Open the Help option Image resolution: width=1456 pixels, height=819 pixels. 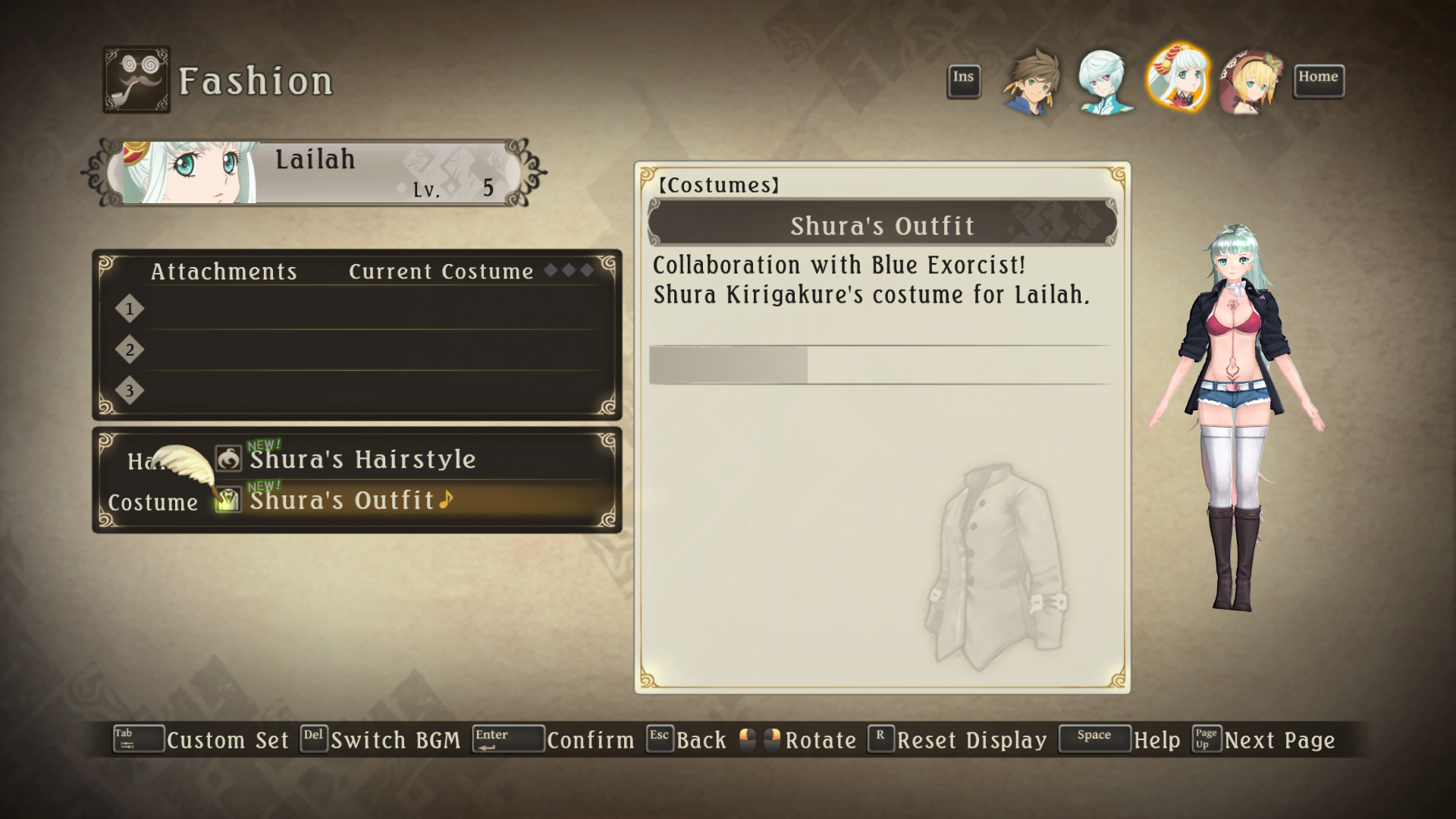pos(1156,740)
